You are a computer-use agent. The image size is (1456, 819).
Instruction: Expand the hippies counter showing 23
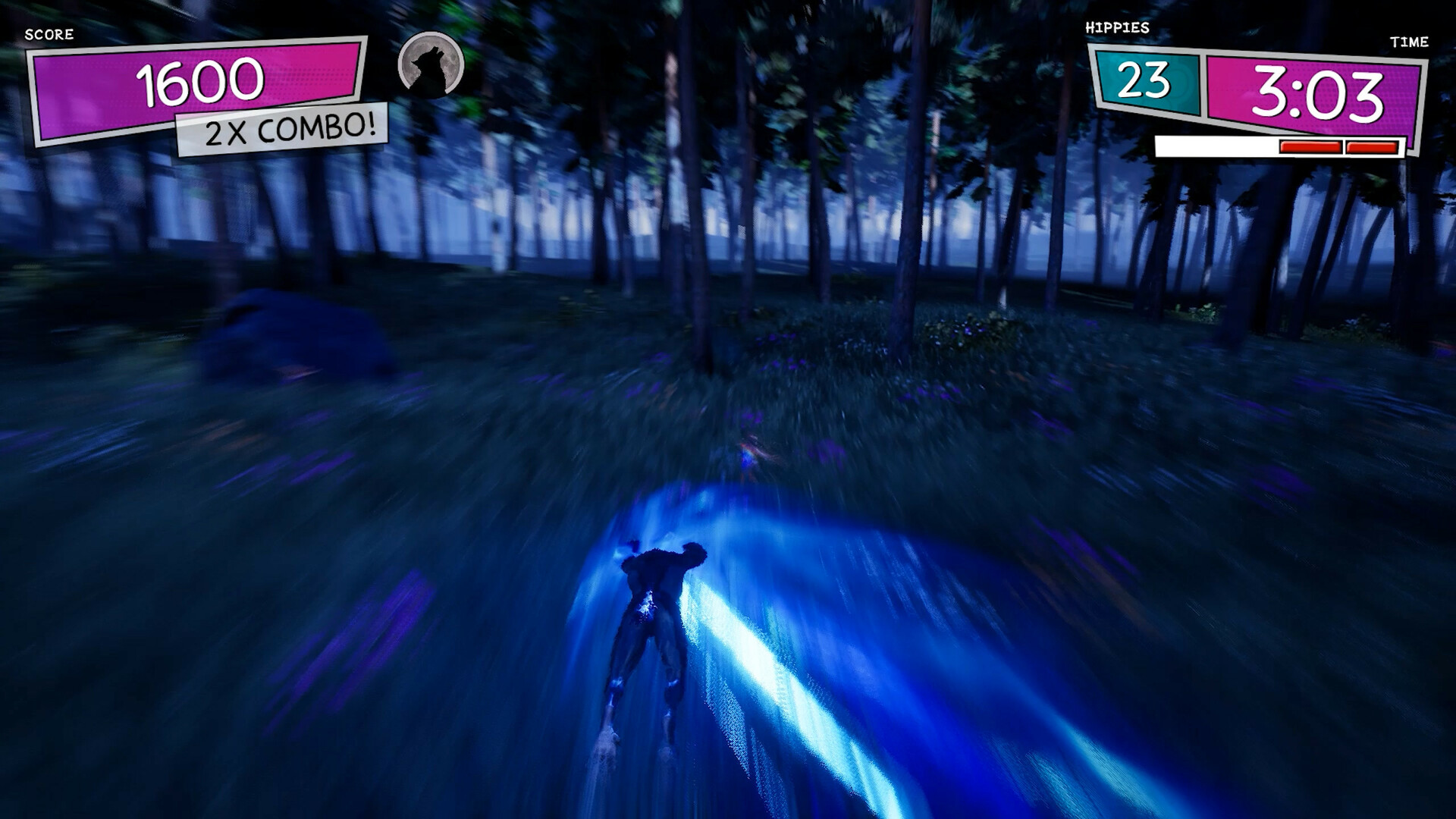[x=1147, y=80]
